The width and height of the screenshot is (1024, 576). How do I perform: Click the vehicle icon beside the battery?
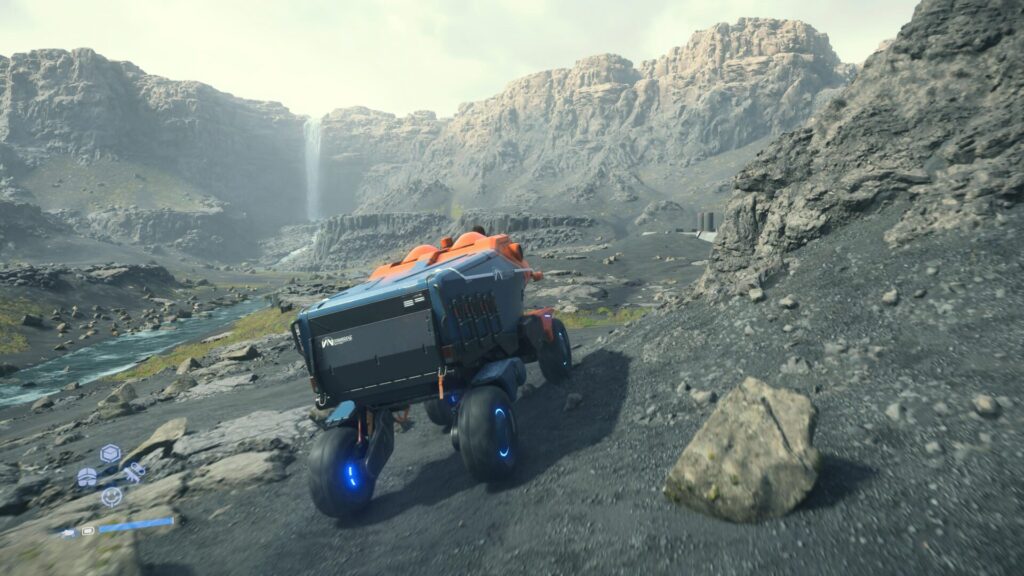coord(68,533)
